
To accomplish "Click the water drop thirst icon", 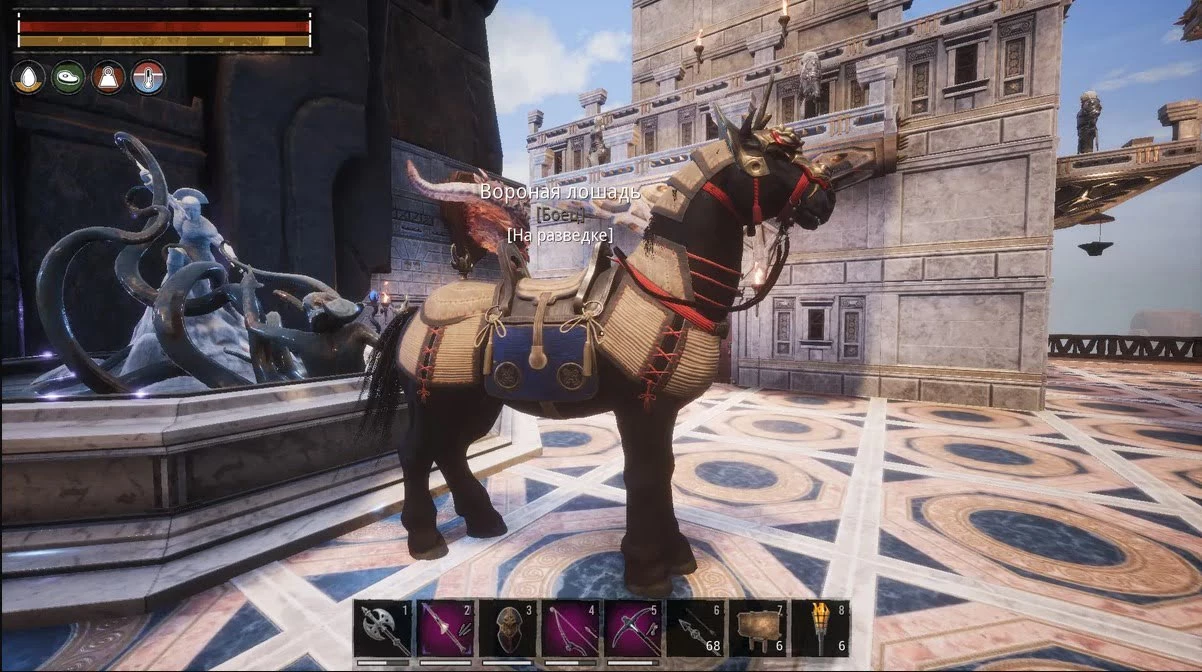I will tap(28, 77).
